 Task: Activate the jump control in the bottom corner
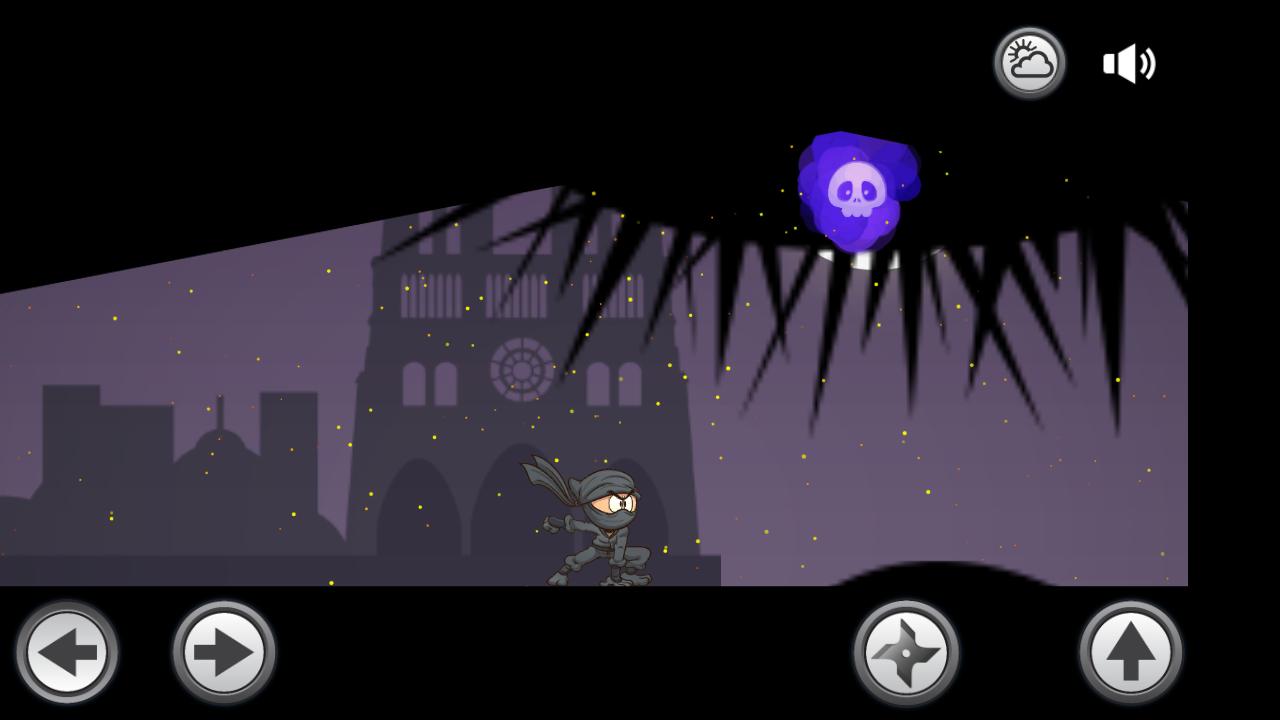coord(1133,651)
